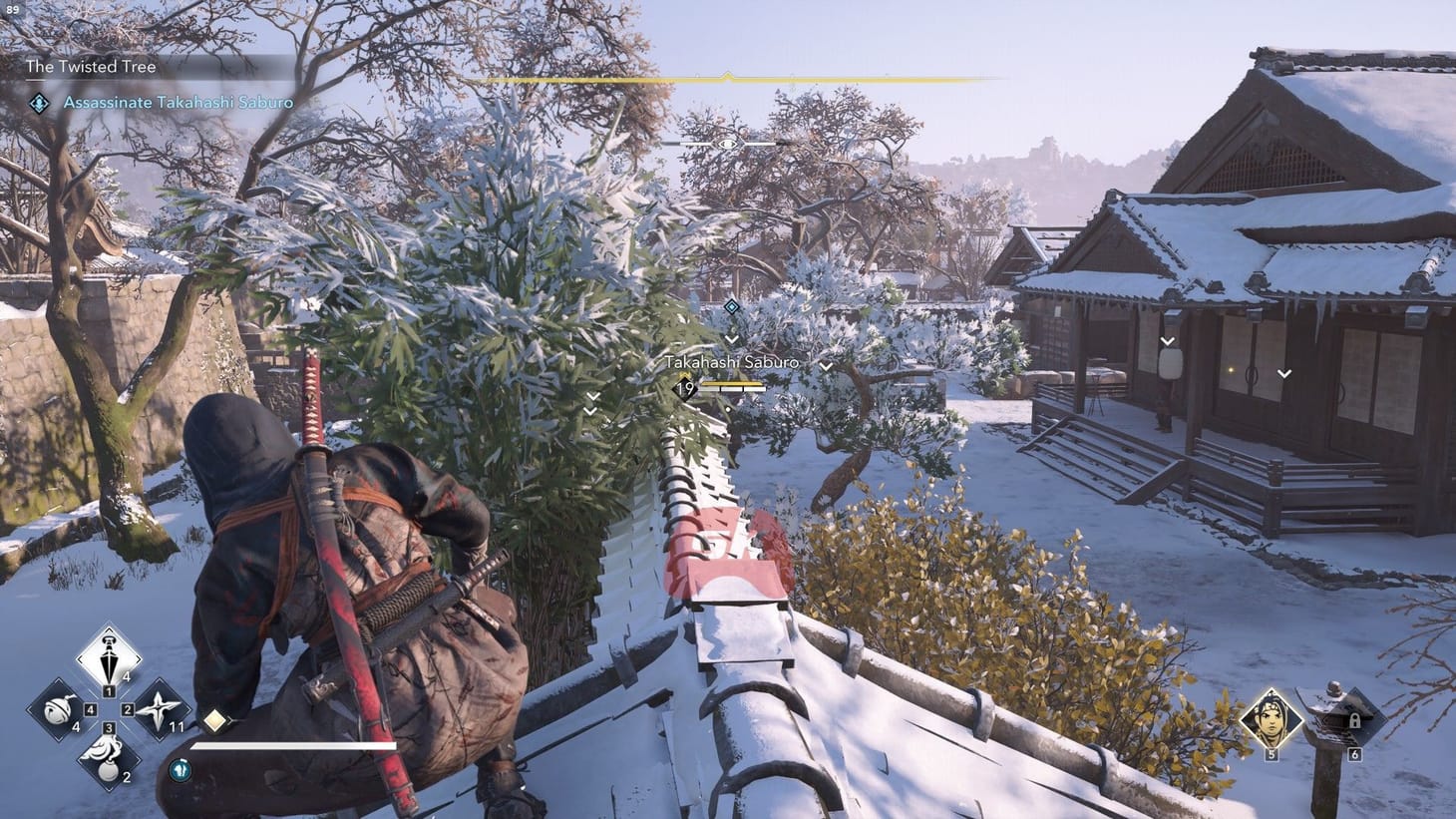Click the down arrow marker over Takahashi Saburo

733,337
